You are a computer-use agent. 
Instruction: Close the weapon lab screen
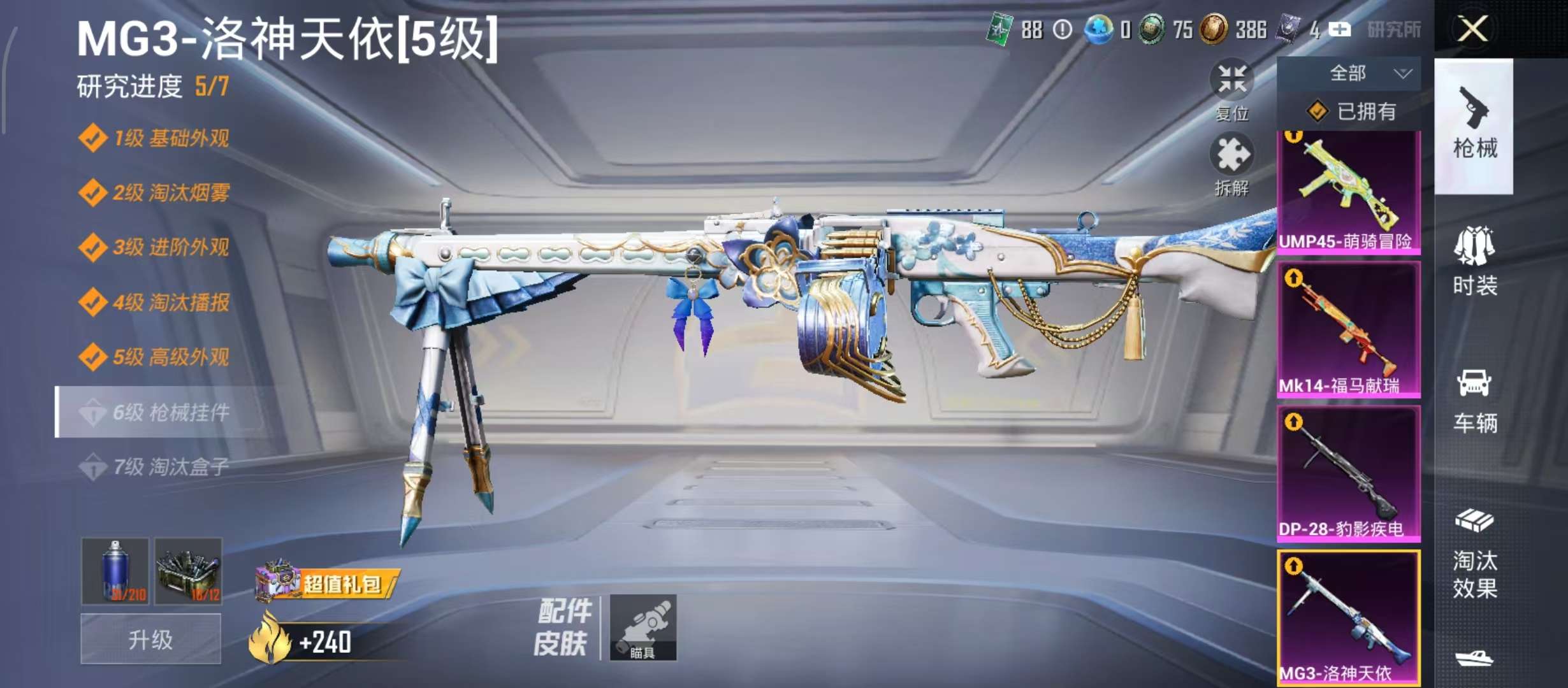1472,29
